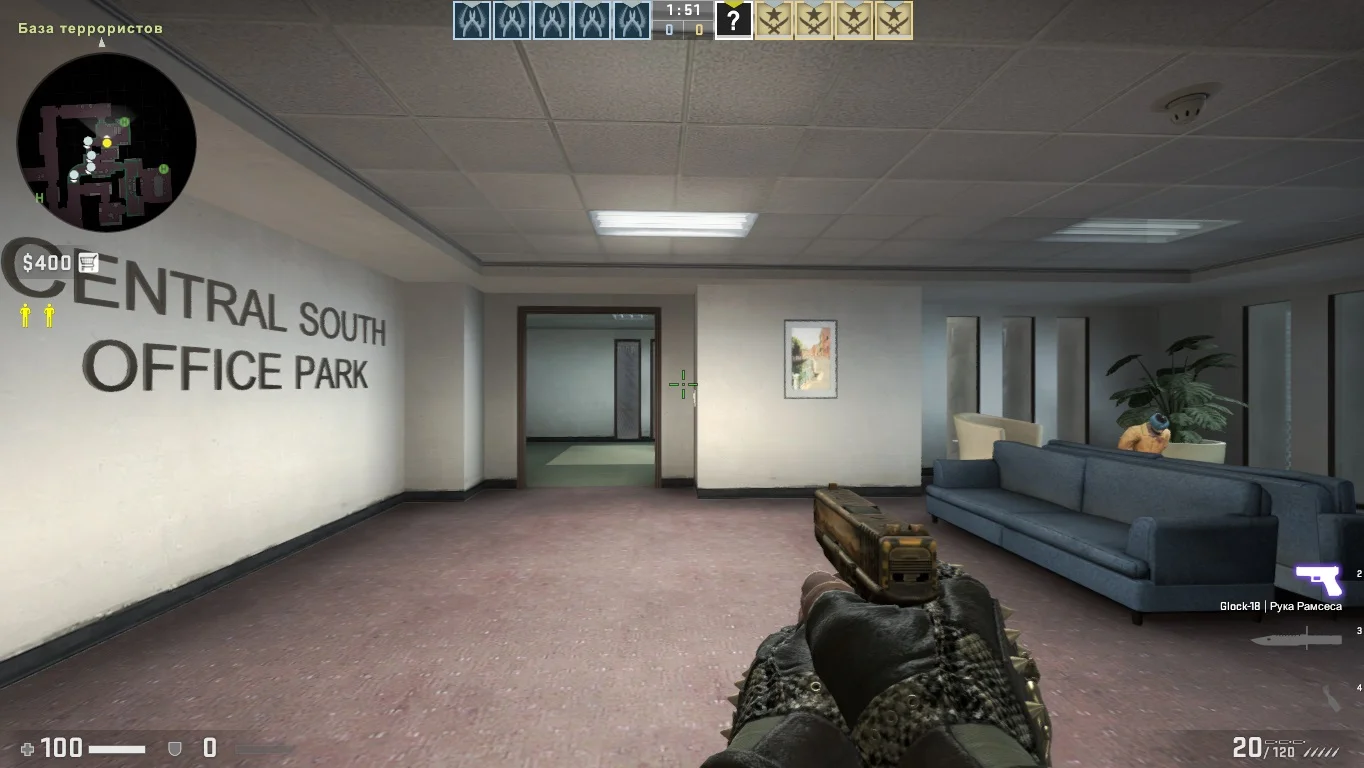Click the question mark player avatar
The width and height of the screenshot is (1364, 768).
click(x=733, y=21)
